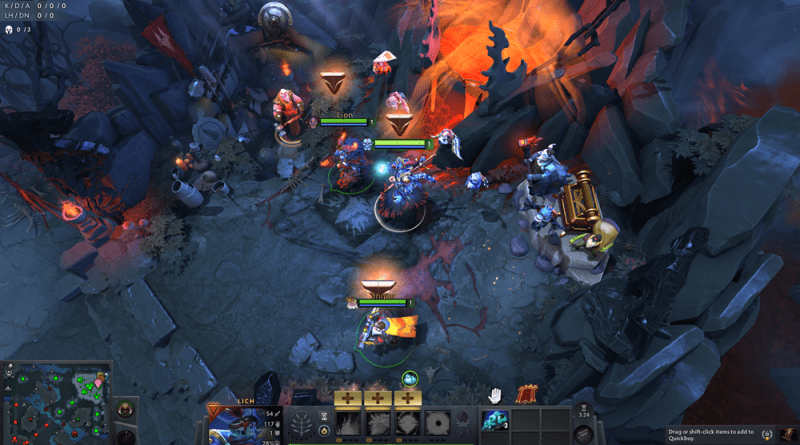Image resolution: width=800 pixels, height=445 pixels.
Task: Select Lich's ultimate ability icon
Action: click(x=434, y=424)
